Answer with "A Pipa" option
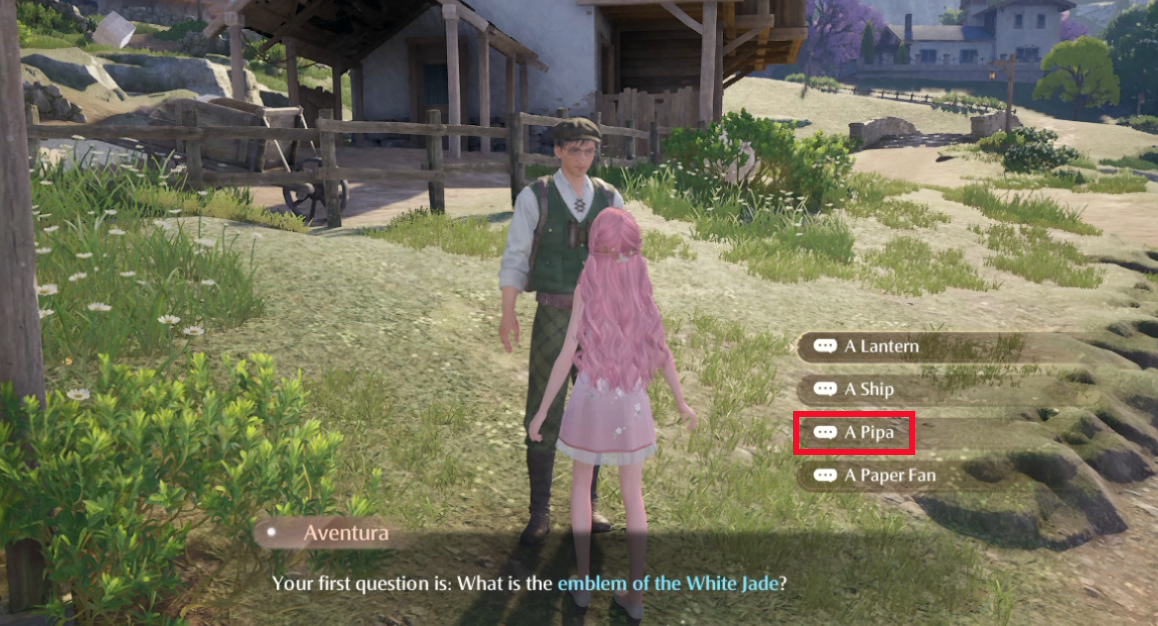Image resolution: width=1158 pixels, height=626 pixels. [x=868, y=433]
